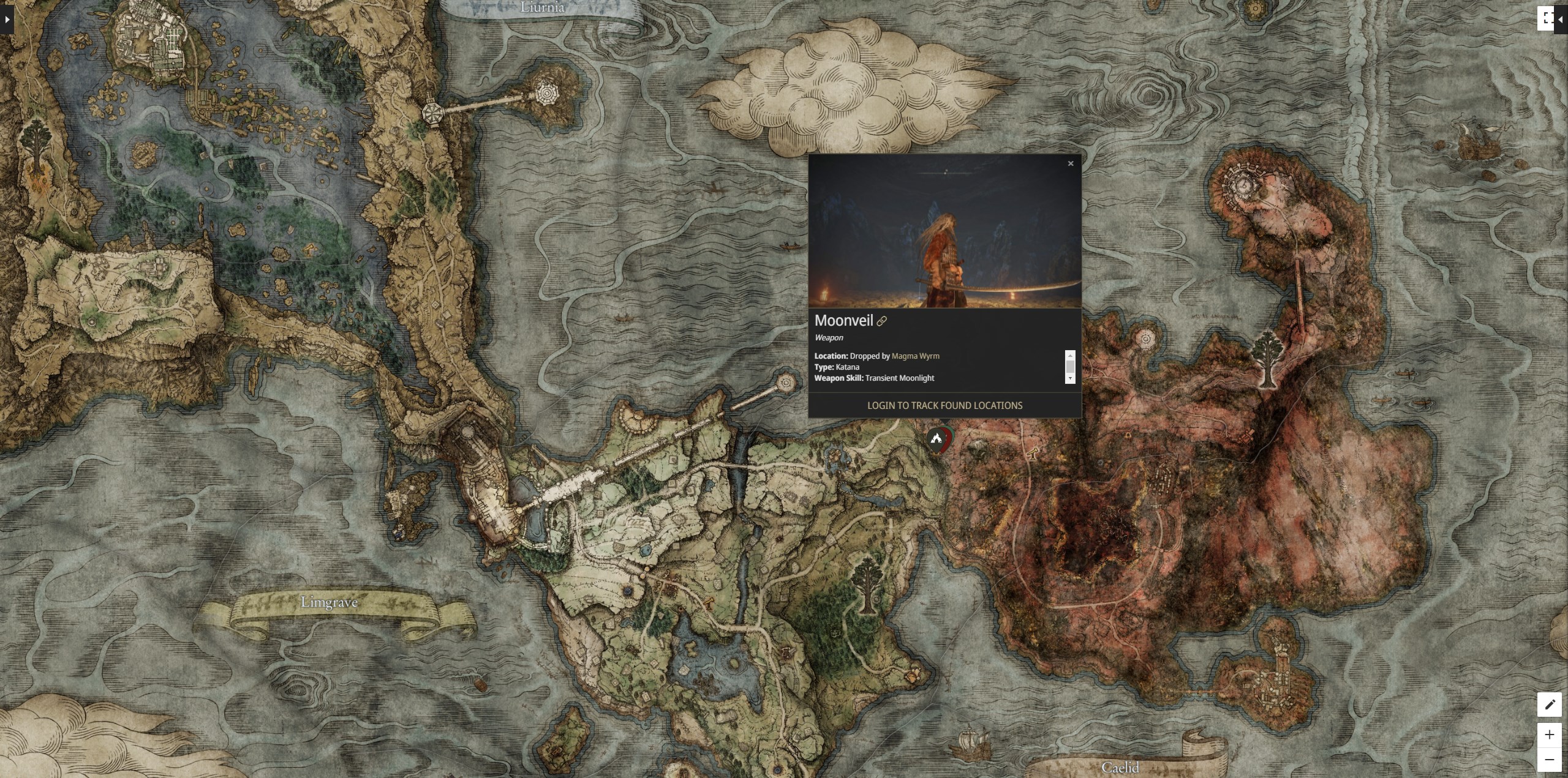The height and width of the screenshot is (778, 1568).
Task: Select the cave marker below the popup
Action: click(x=936, y=438)
